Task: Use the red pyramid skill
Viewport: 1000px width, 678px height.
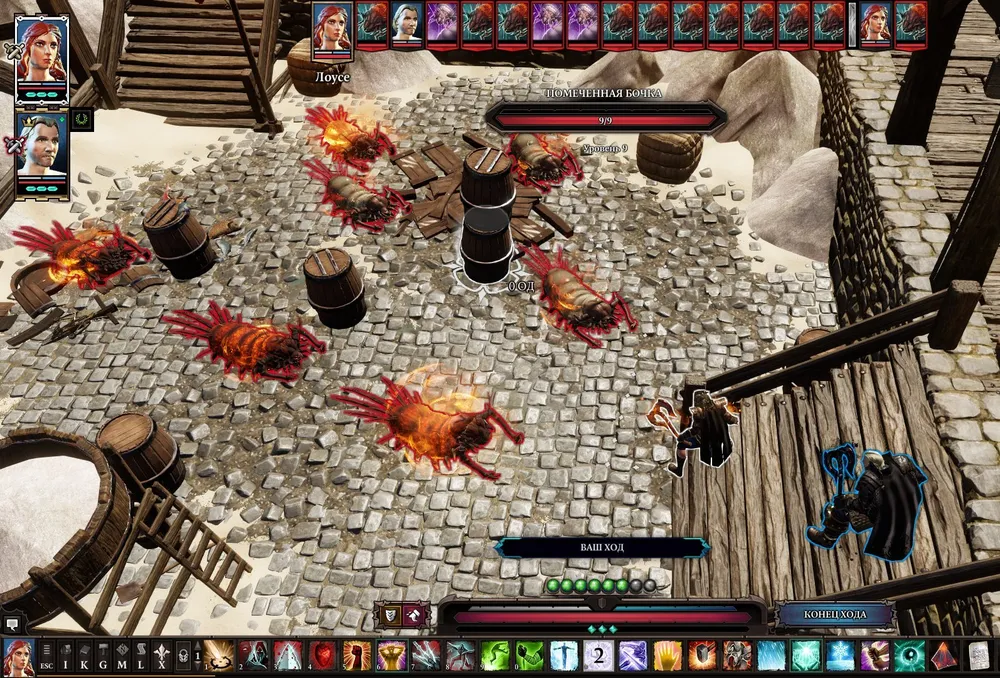Action: tap(944, 656)
